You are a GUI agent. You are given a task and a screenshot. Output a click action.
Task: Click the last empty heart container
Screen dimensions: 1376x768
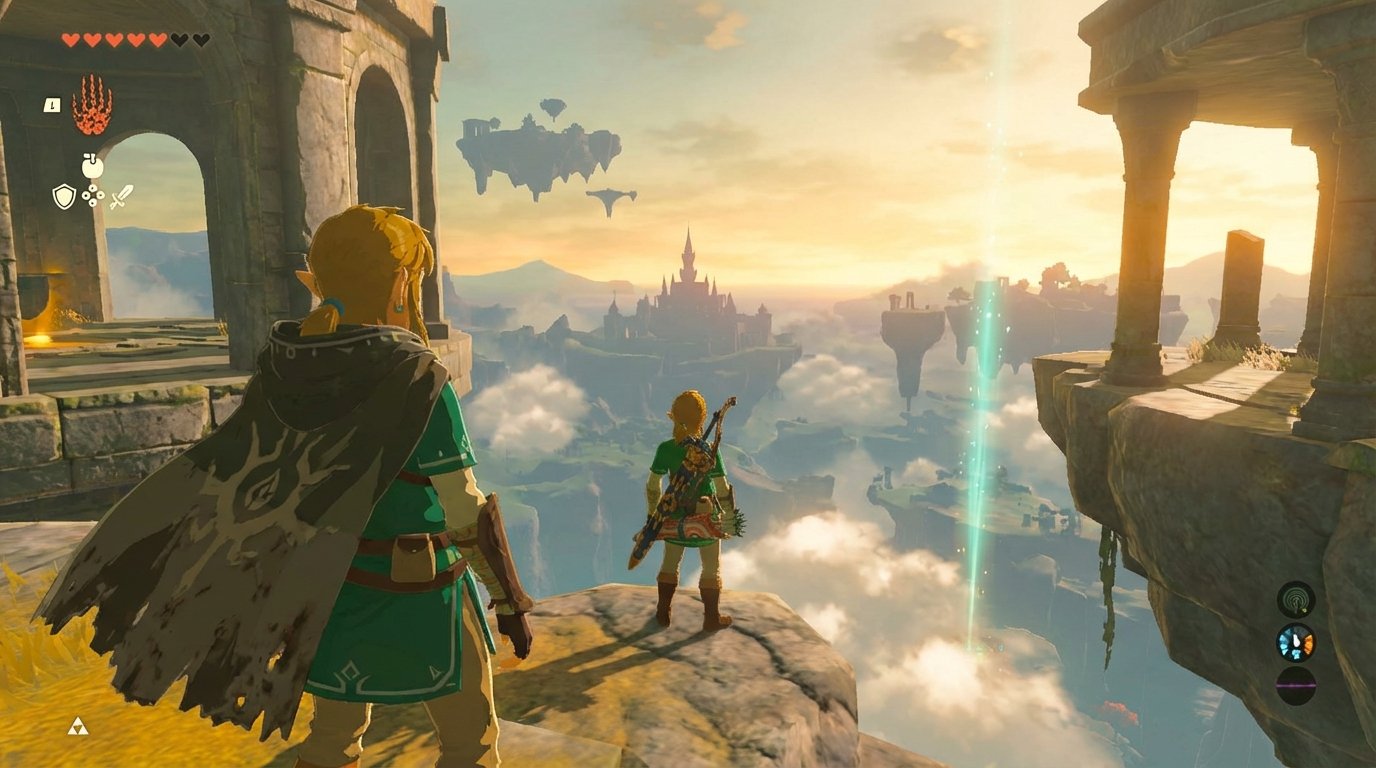pos(202,39)
